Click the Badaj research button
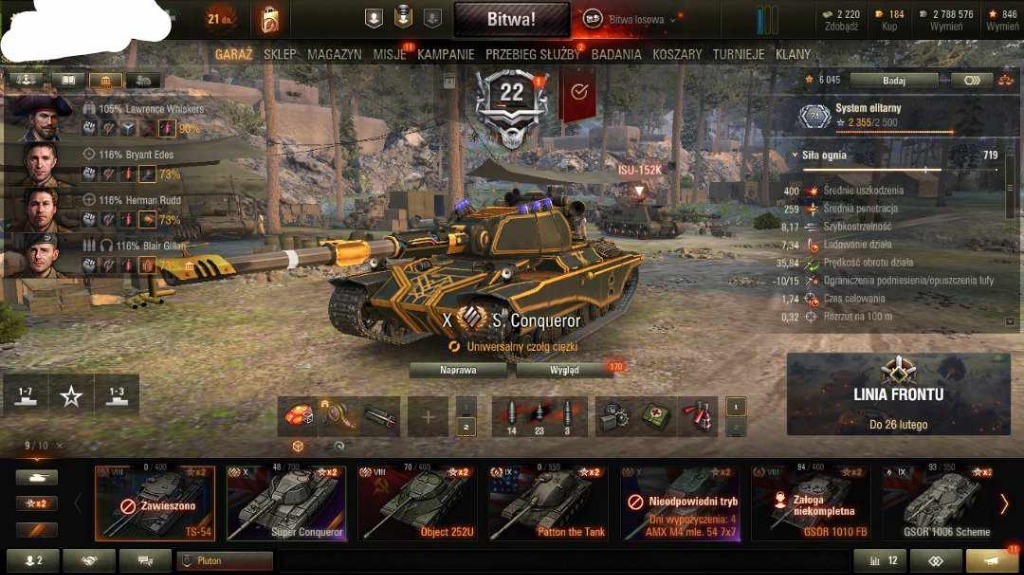1024x575 pixels. tap(893, 80)
